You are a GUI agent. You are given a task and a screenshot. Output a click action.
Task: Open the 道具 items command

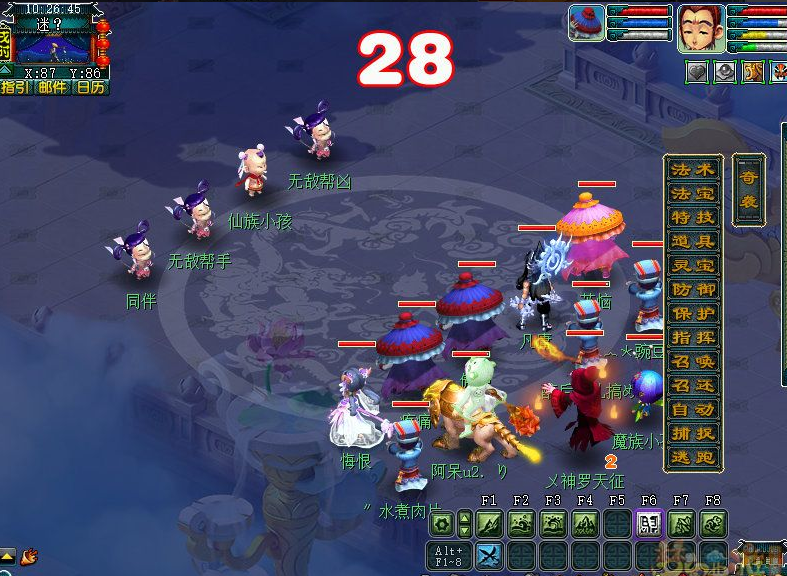(x=693, y=242)
